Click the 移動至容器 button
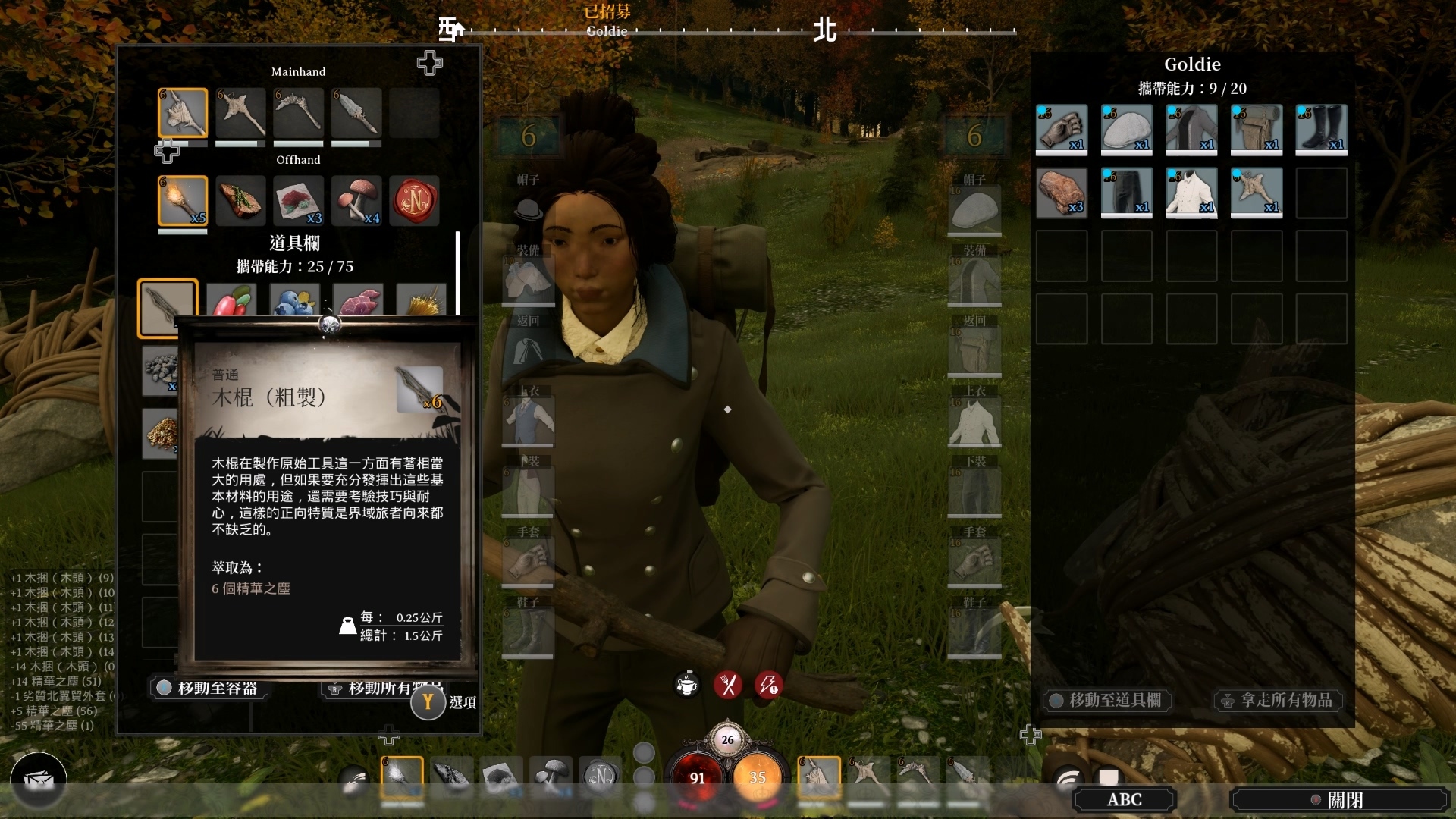 click(x=208, y=689)
